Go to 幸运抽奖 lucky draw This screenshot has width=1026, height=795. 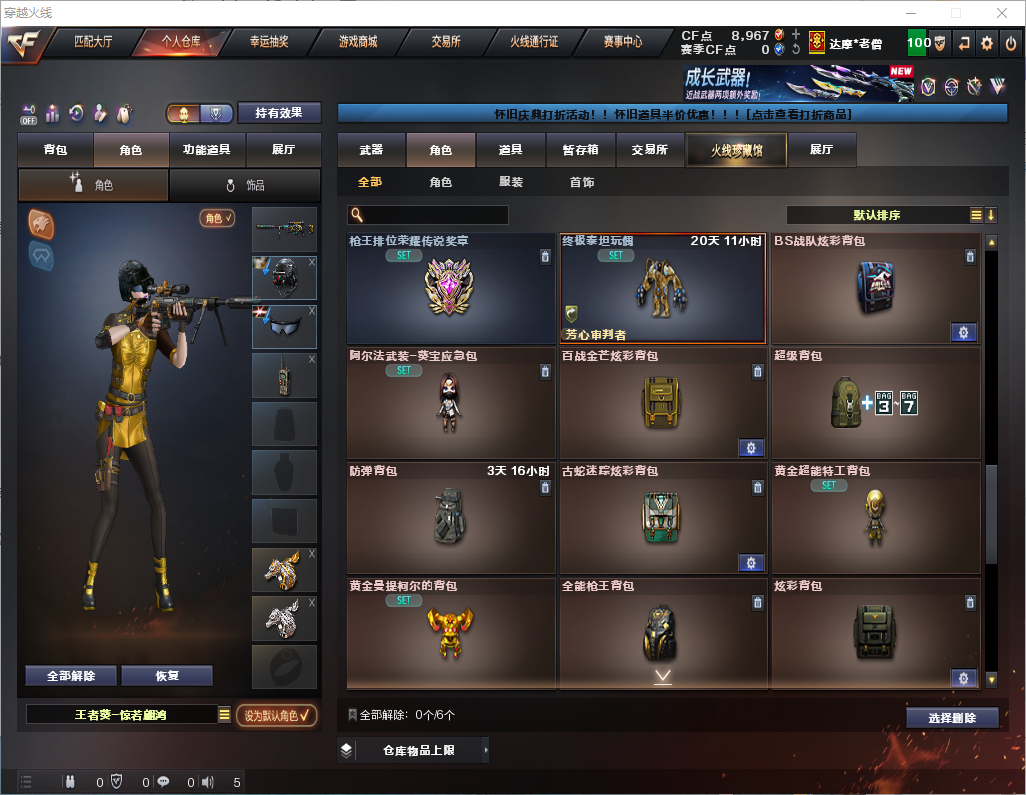[x=268, y=42]
